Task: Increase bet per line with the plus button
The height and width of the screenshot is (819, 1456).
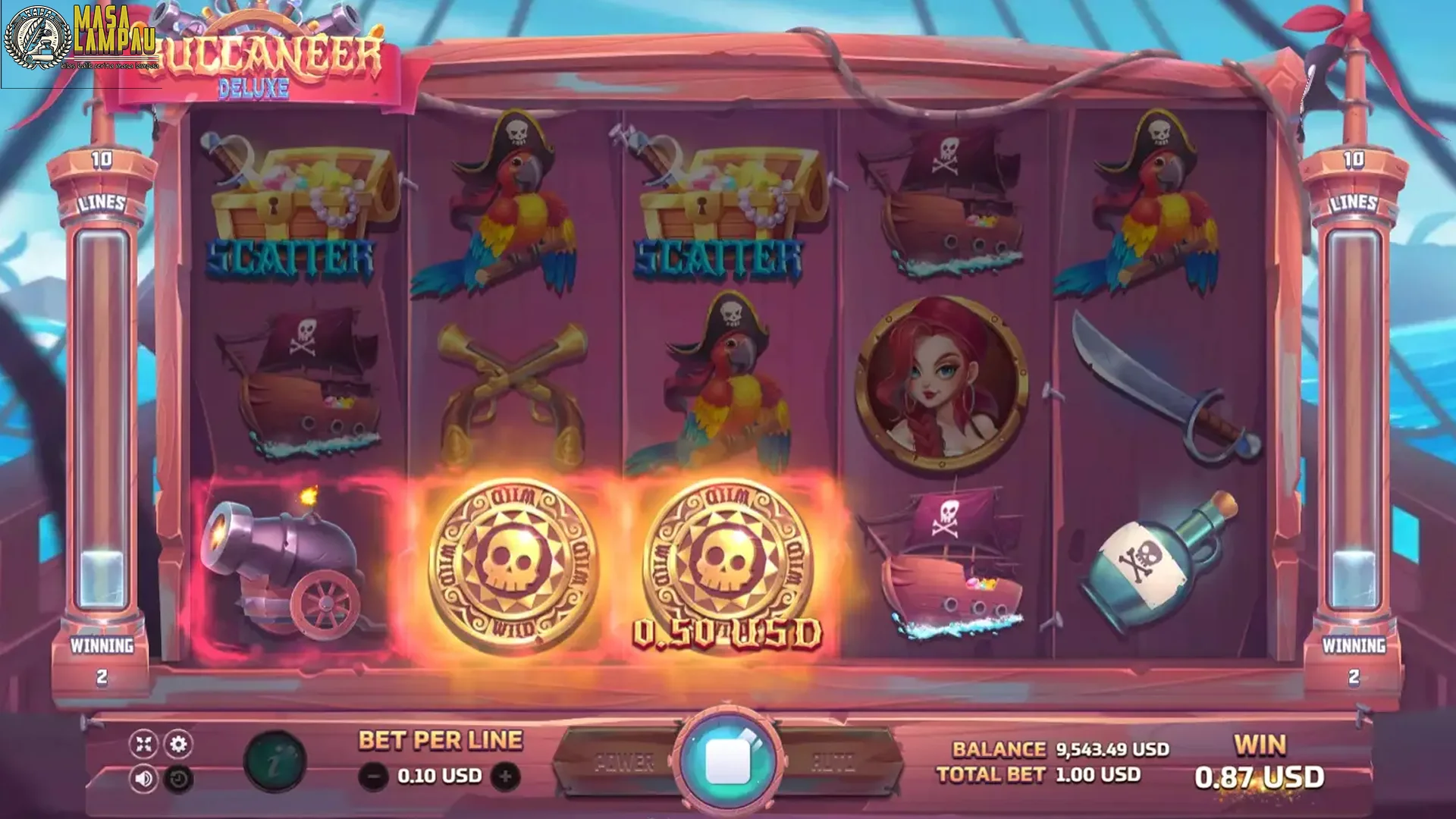Action: point(504,775)
